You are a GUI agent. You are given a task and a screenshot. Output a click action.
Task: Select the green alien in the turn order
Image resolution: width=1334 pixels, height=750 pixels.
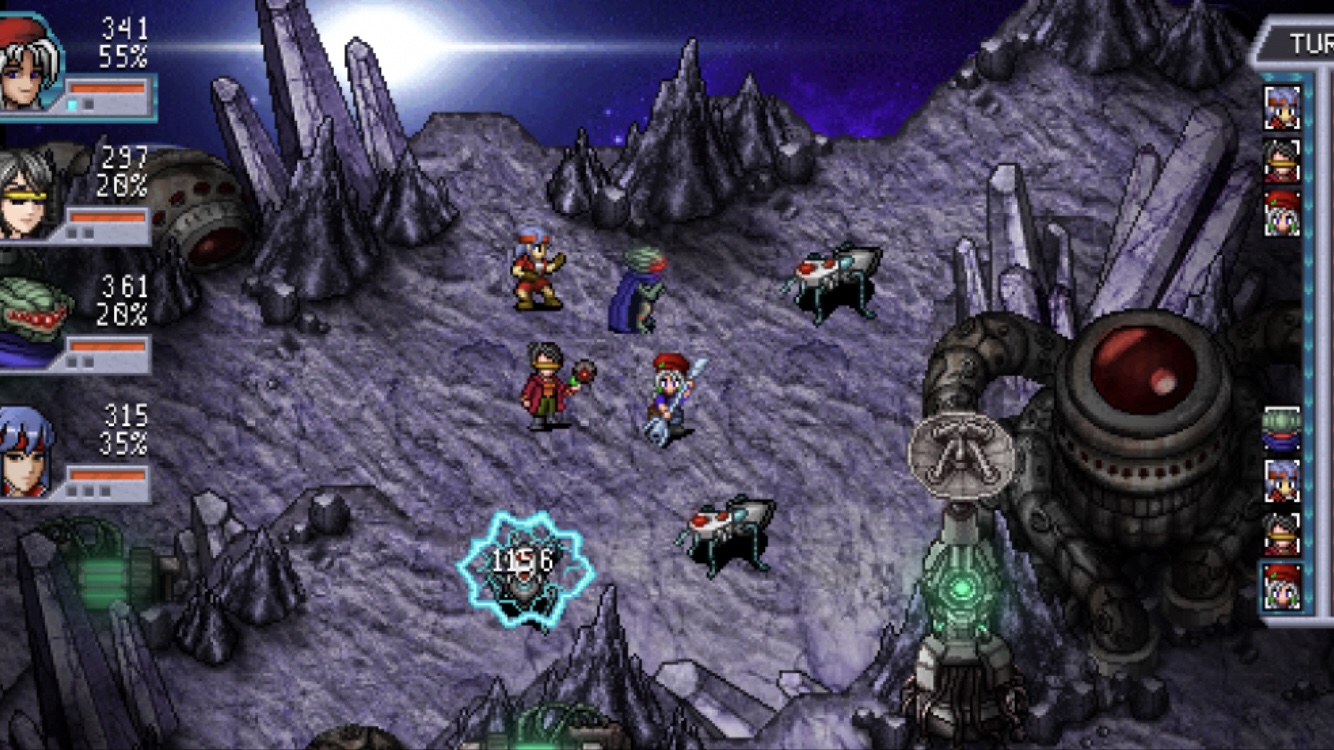tap(1281, 427)
